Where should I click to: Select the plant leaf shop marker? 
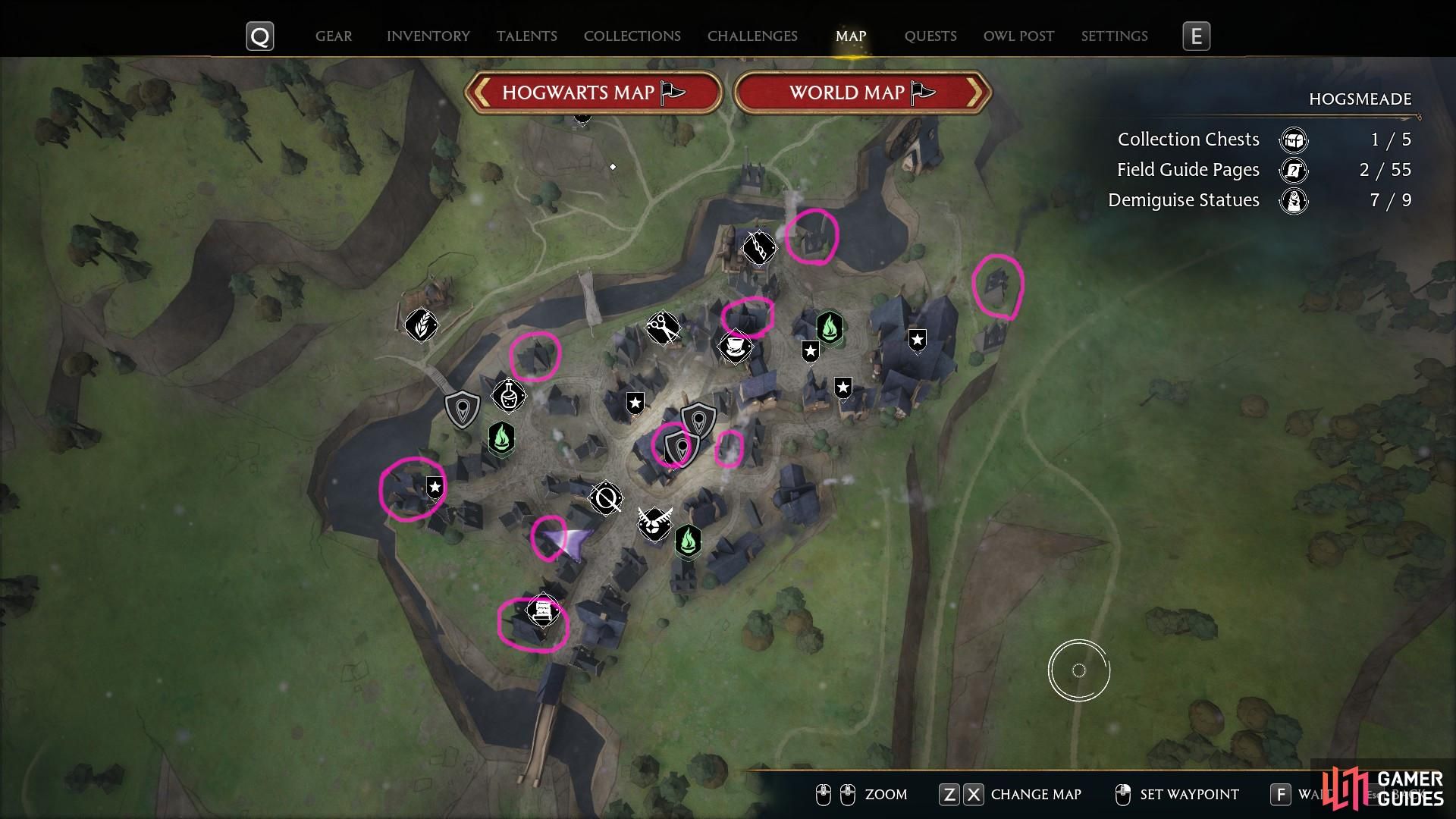click(x=420, y=325)
